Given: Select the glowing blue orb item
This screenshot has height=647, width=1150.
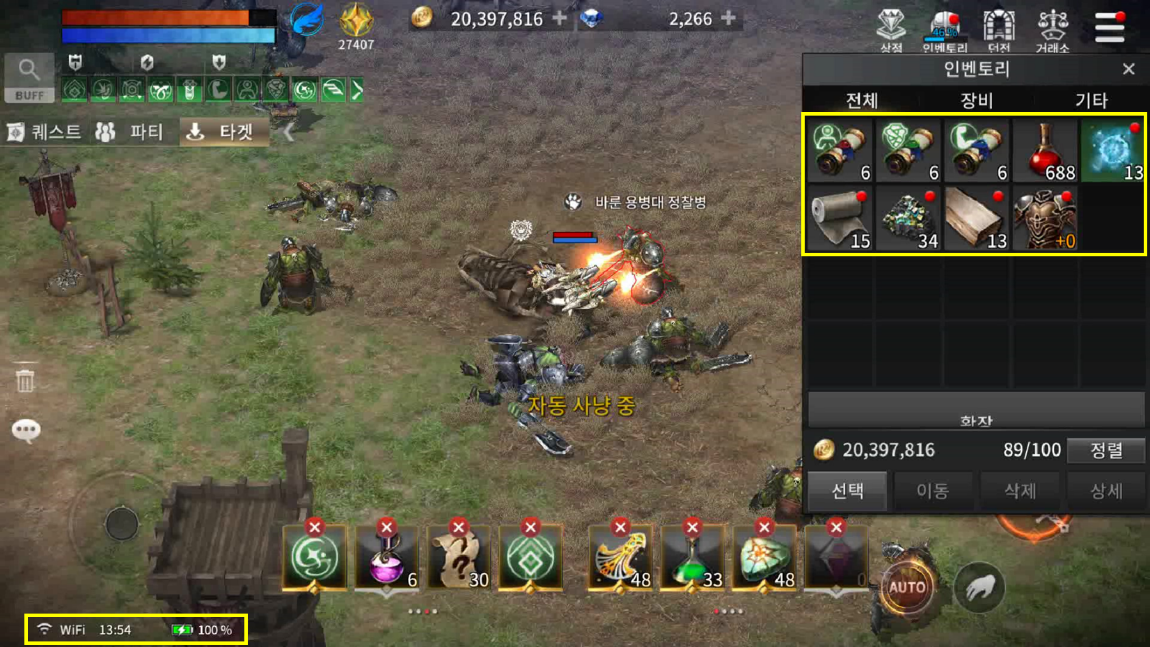Looking at the screenshot, I should [1112, 151].
